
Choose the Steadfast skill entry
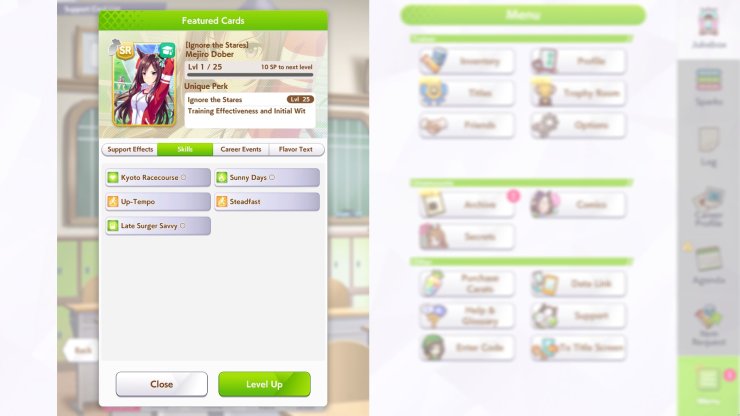[267, 202]
